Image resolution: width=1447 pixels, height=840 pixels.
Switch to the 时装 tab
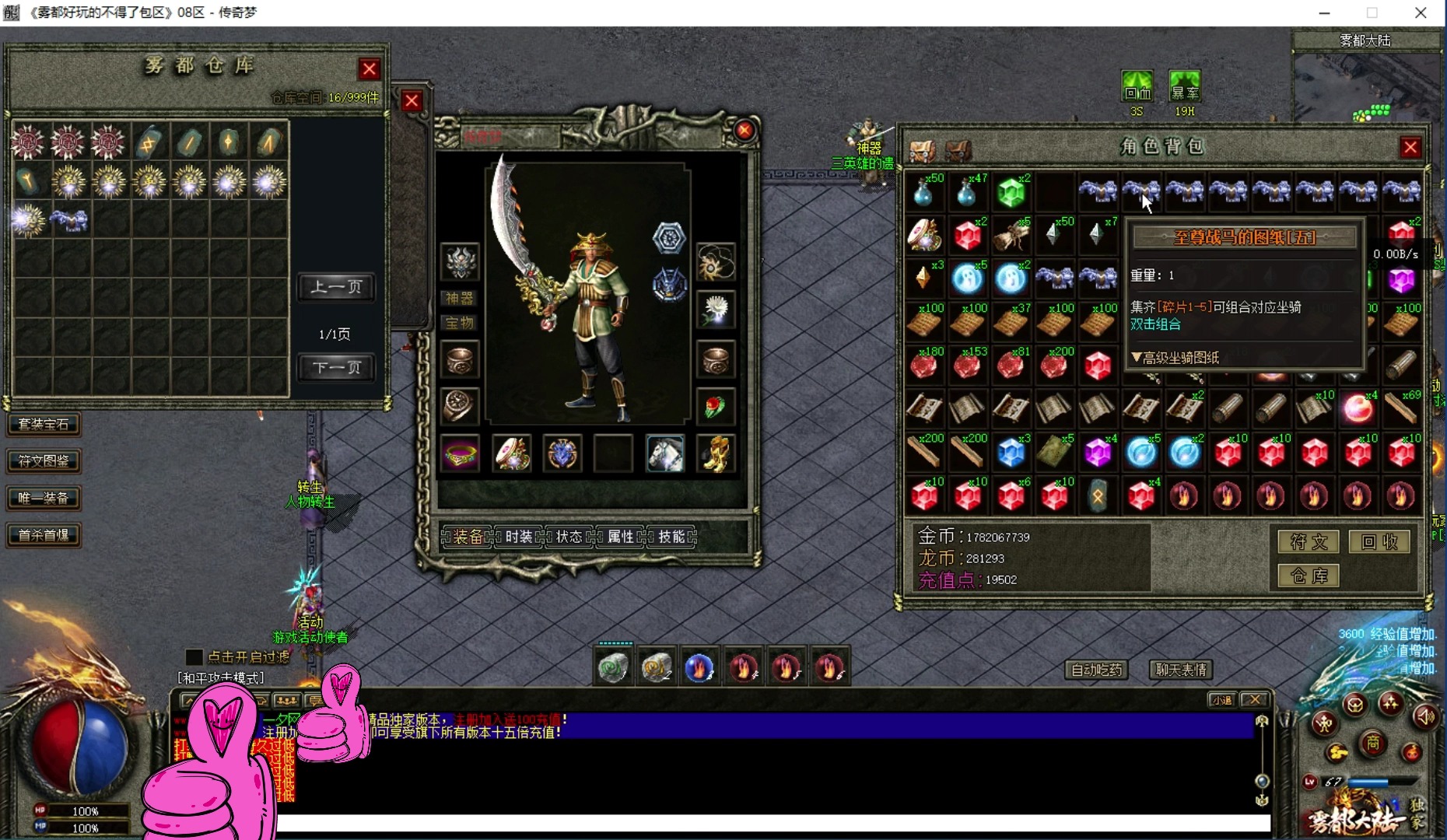(519, 537)
